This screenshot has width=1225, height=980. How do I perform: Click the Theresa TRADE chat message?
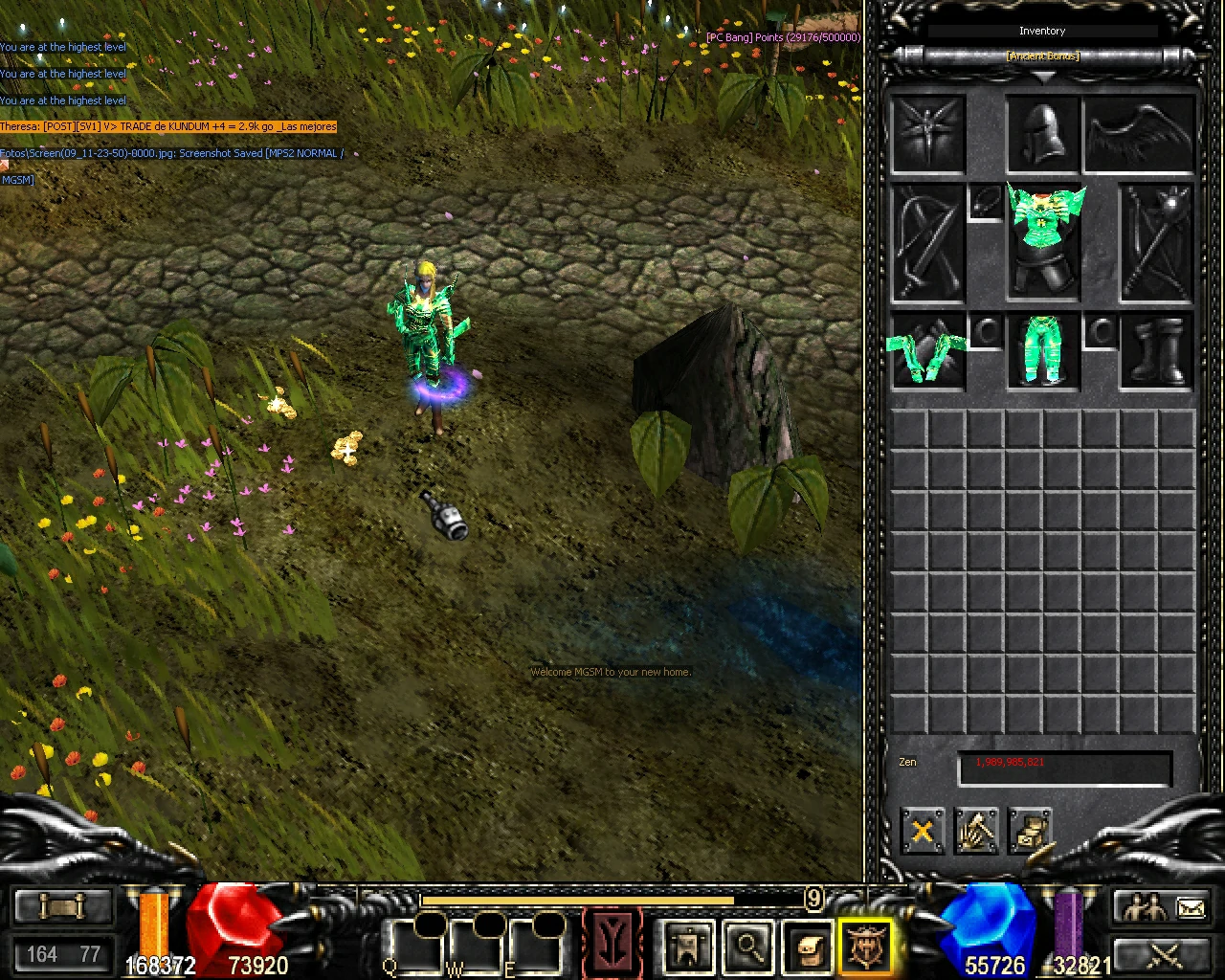tap(167, 125)
